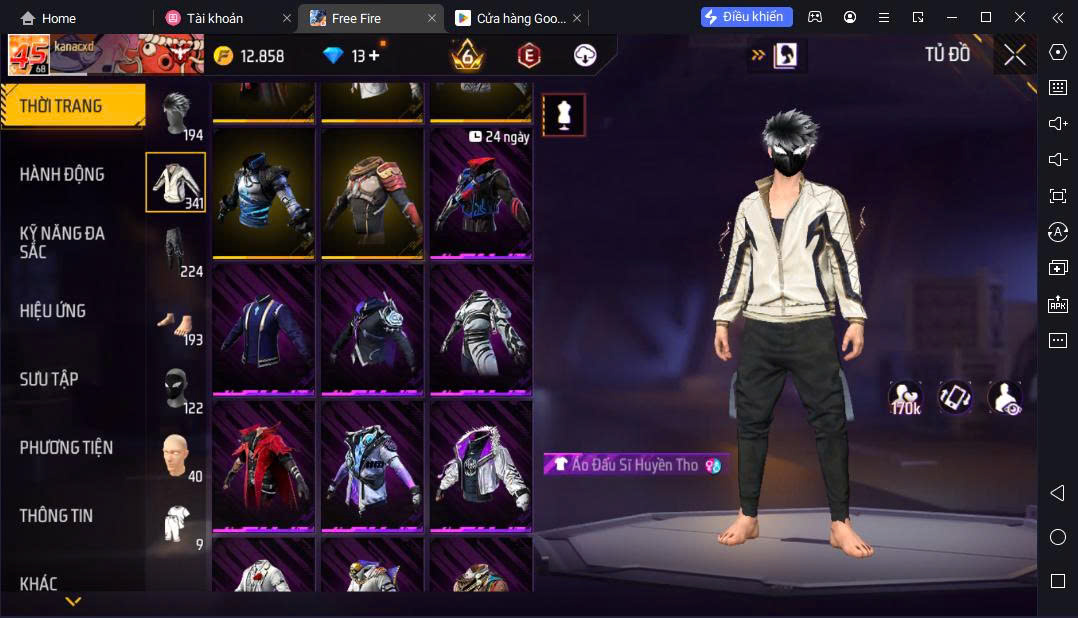Add diamonds with the plus button

click(x=374, y=56)
